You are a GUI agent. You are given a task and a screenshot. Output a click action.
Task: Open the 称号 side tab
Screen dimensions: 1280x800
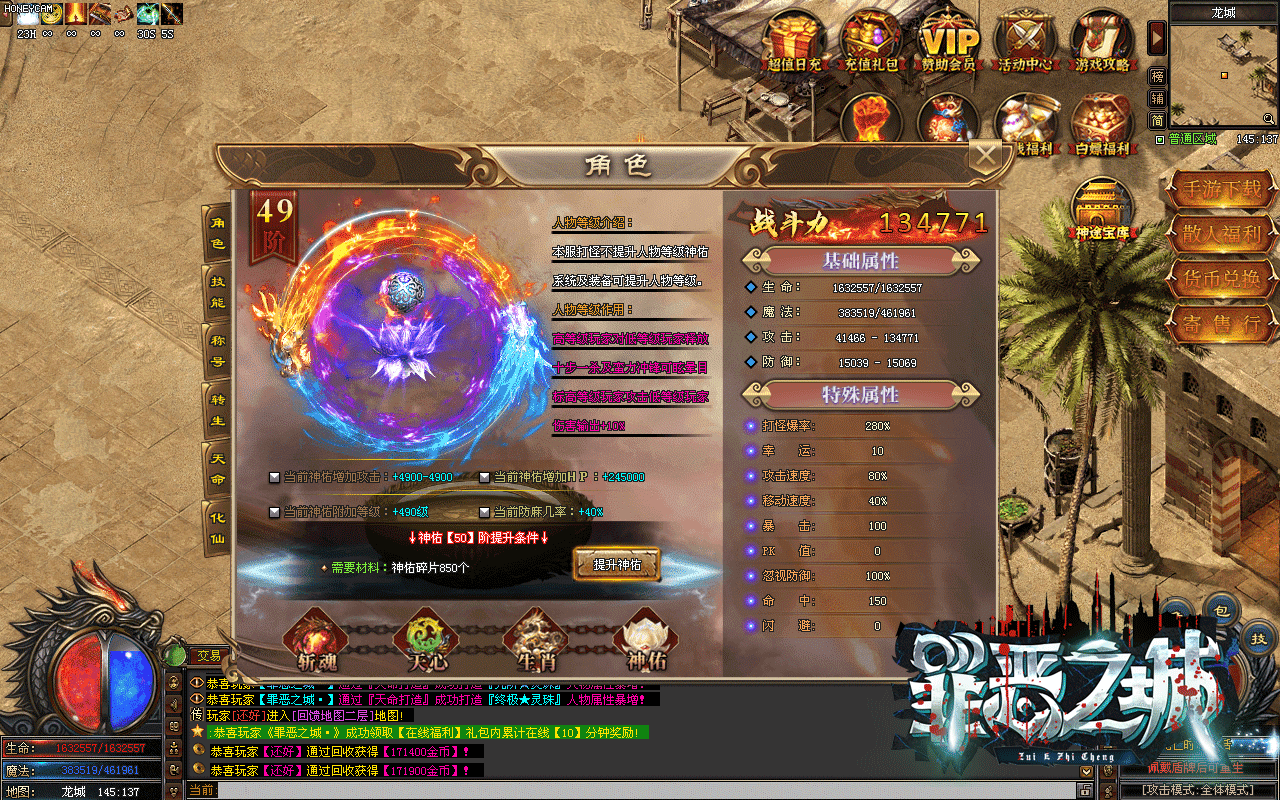coord(217,351)
